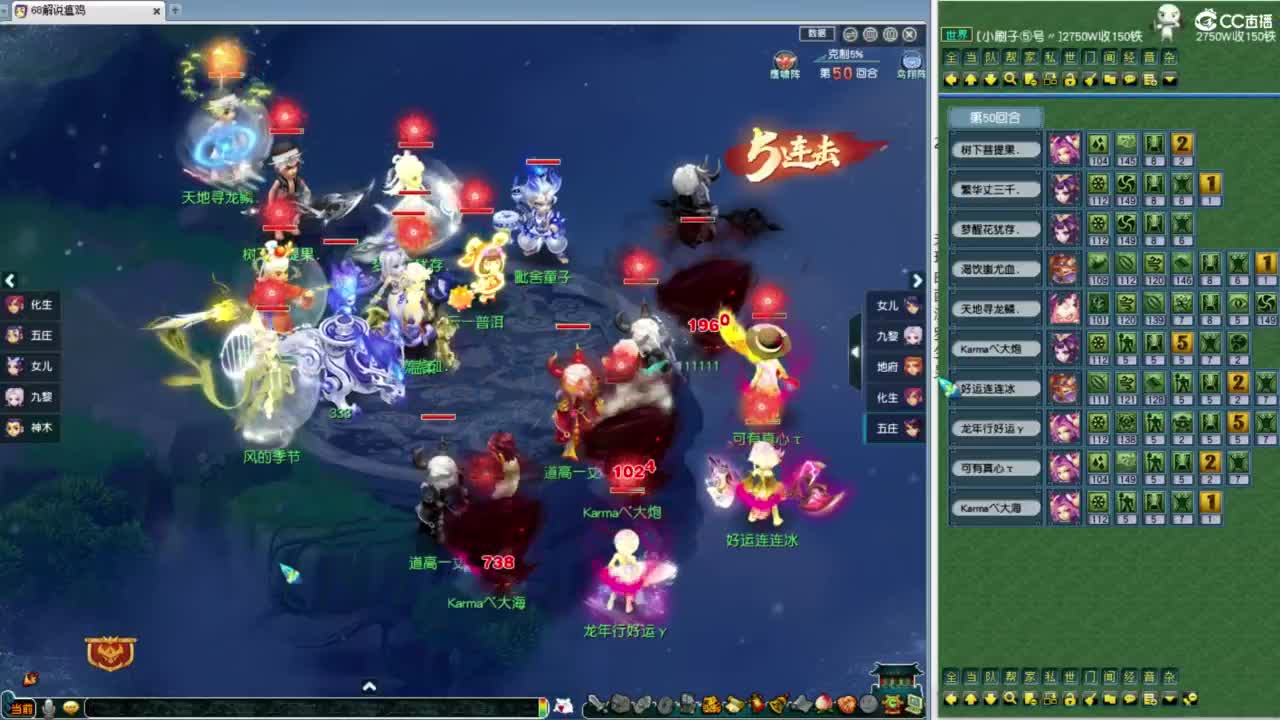This screenshot has width=1280, height=720.
Task: Select the sword attack icon on the battle toolbar
Action: (x=597, y=705)
